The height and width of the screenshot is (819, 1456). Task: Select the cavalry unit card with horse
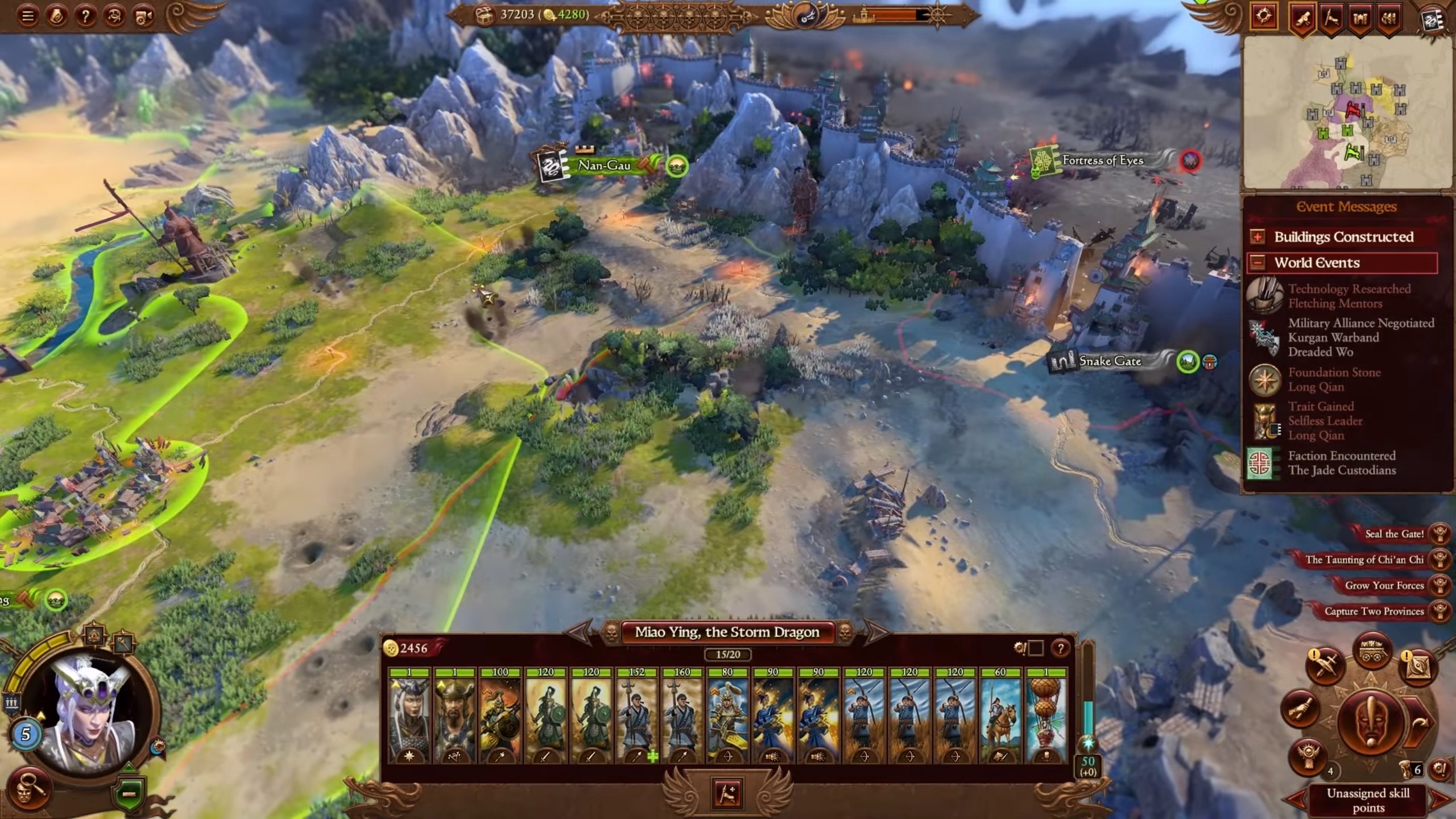coord(1000,715)
